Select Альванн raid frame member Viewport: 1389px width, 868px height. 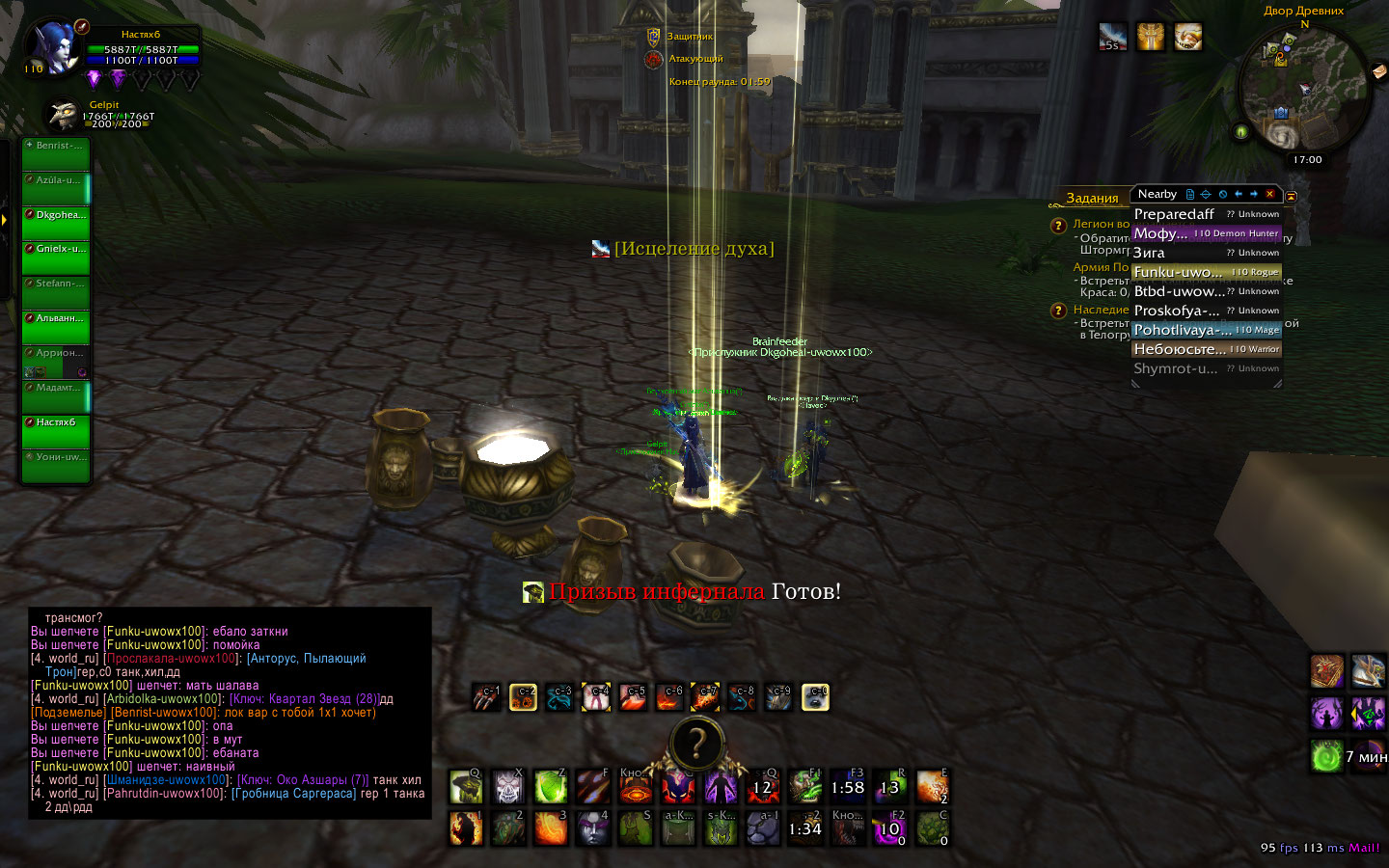click(x=56, y=327)
